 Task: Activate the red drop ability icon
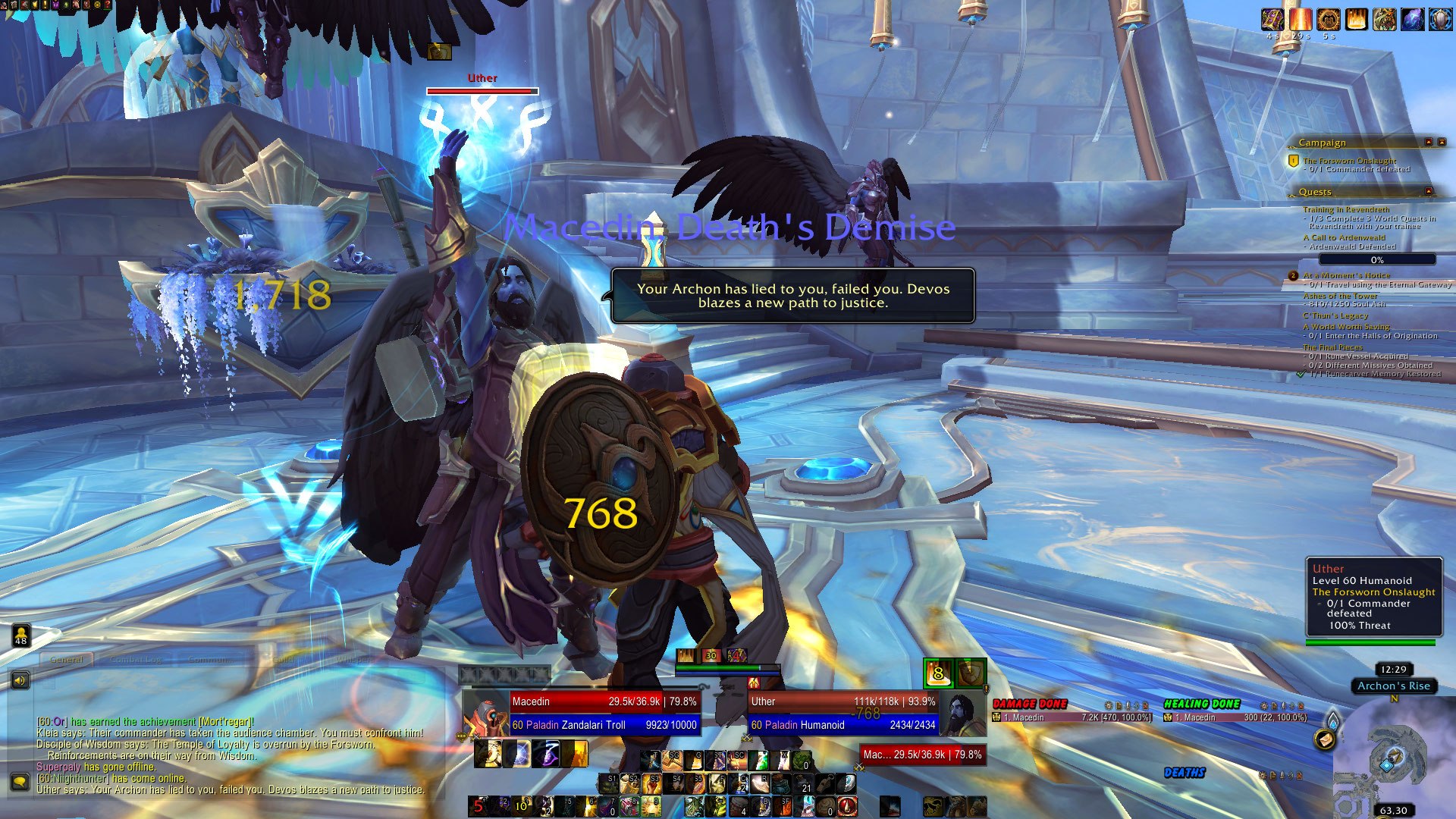click(847, 806)
